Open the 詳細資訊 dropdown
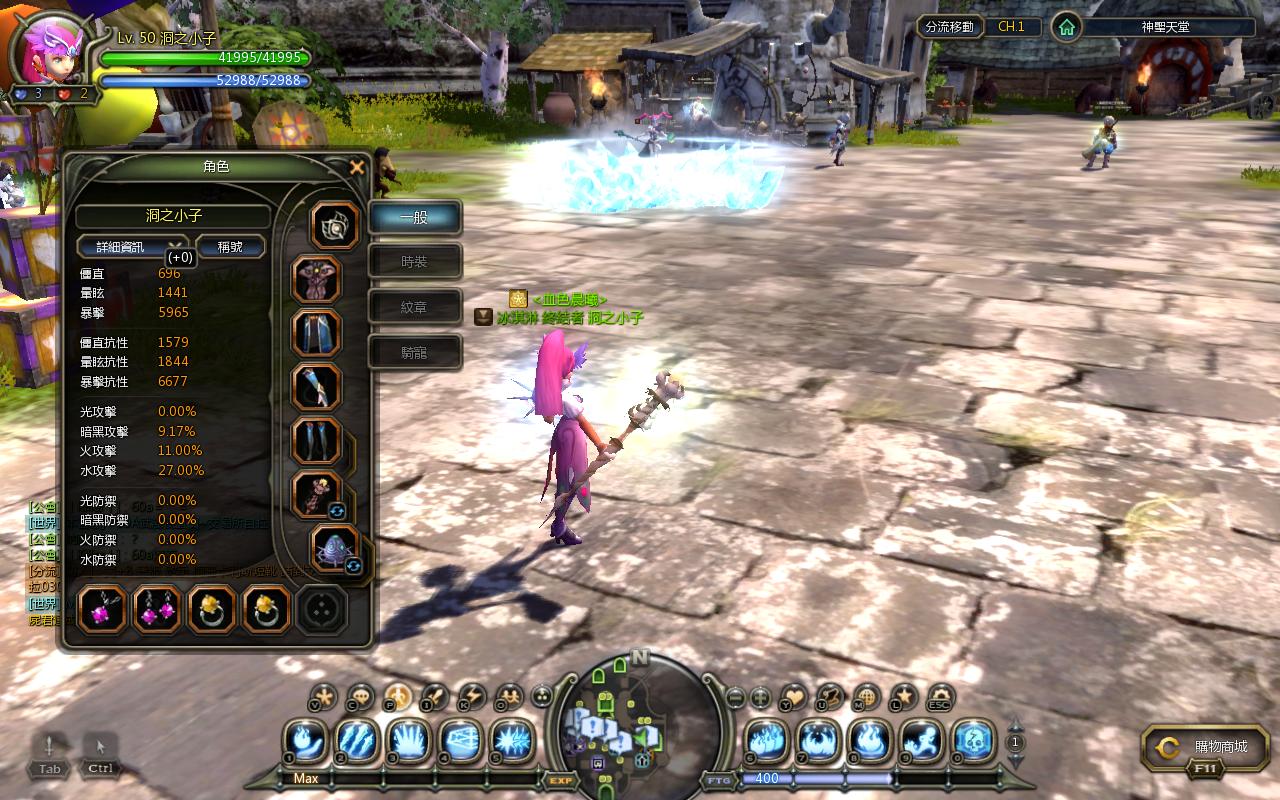The image size is (1280, 800). (x=132, y=246)
